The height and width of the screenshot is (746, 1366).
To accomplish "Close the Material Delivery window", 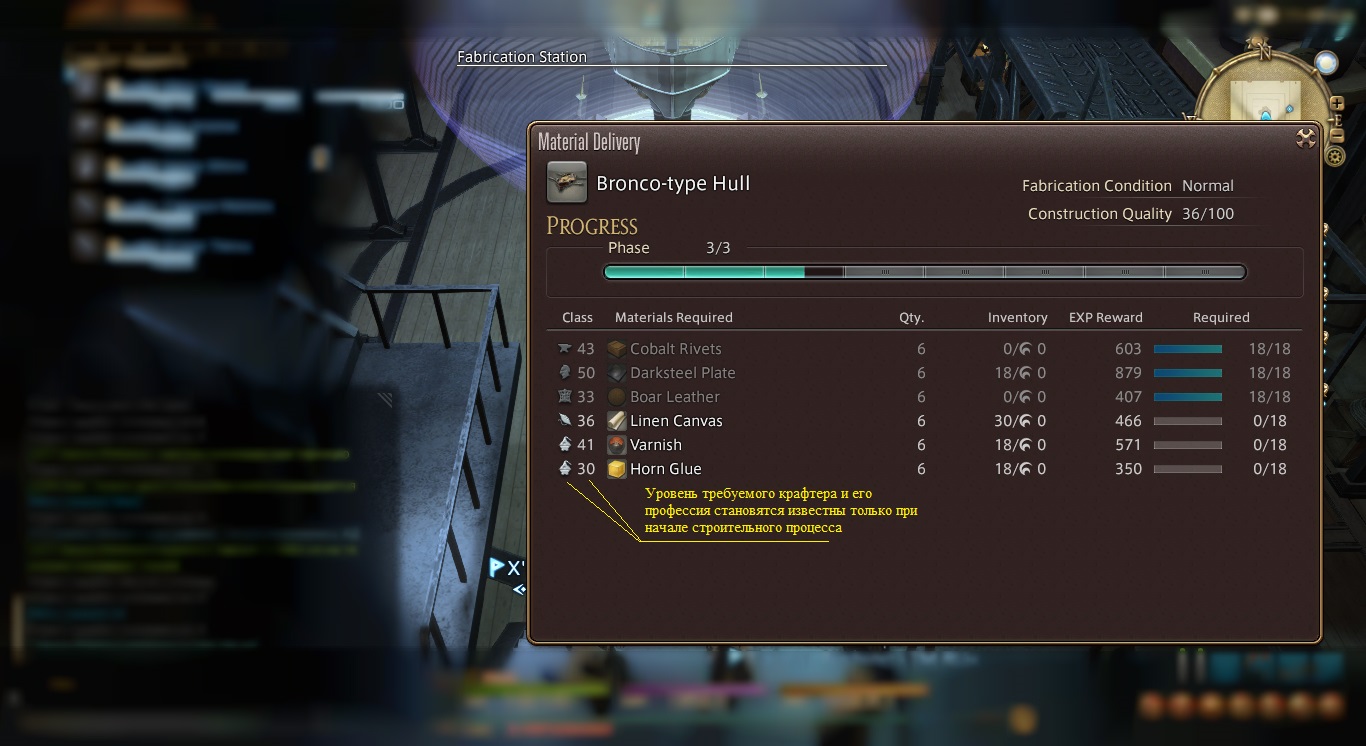I will pyautogui.click(x=1305, y=139).
